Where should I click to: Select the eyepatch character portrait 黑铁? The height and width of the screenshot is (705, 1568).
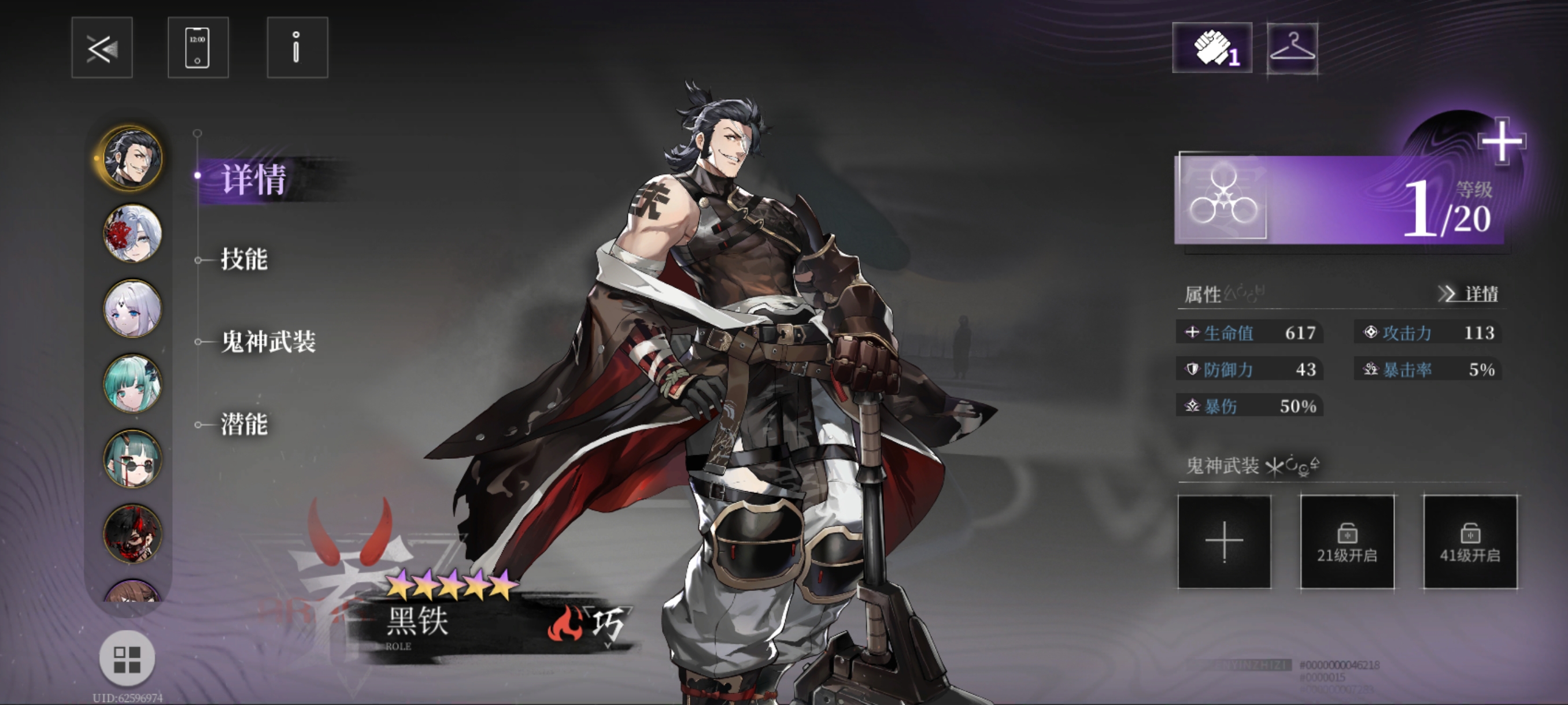click(132, 158)
